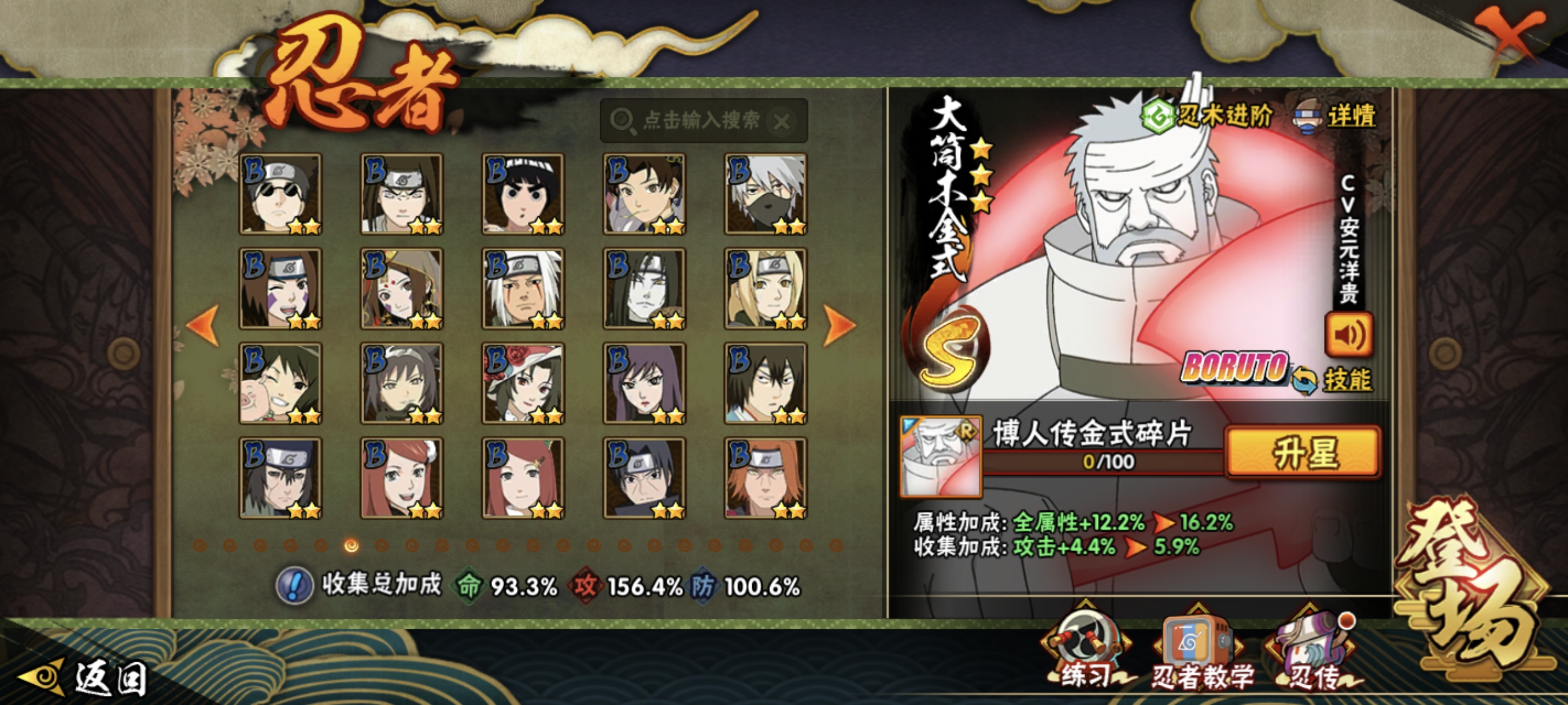Viewport: 1568px width, 705px height.
Task: Select the blonde Tsunade ninja portrait
Action: point(765,289)
